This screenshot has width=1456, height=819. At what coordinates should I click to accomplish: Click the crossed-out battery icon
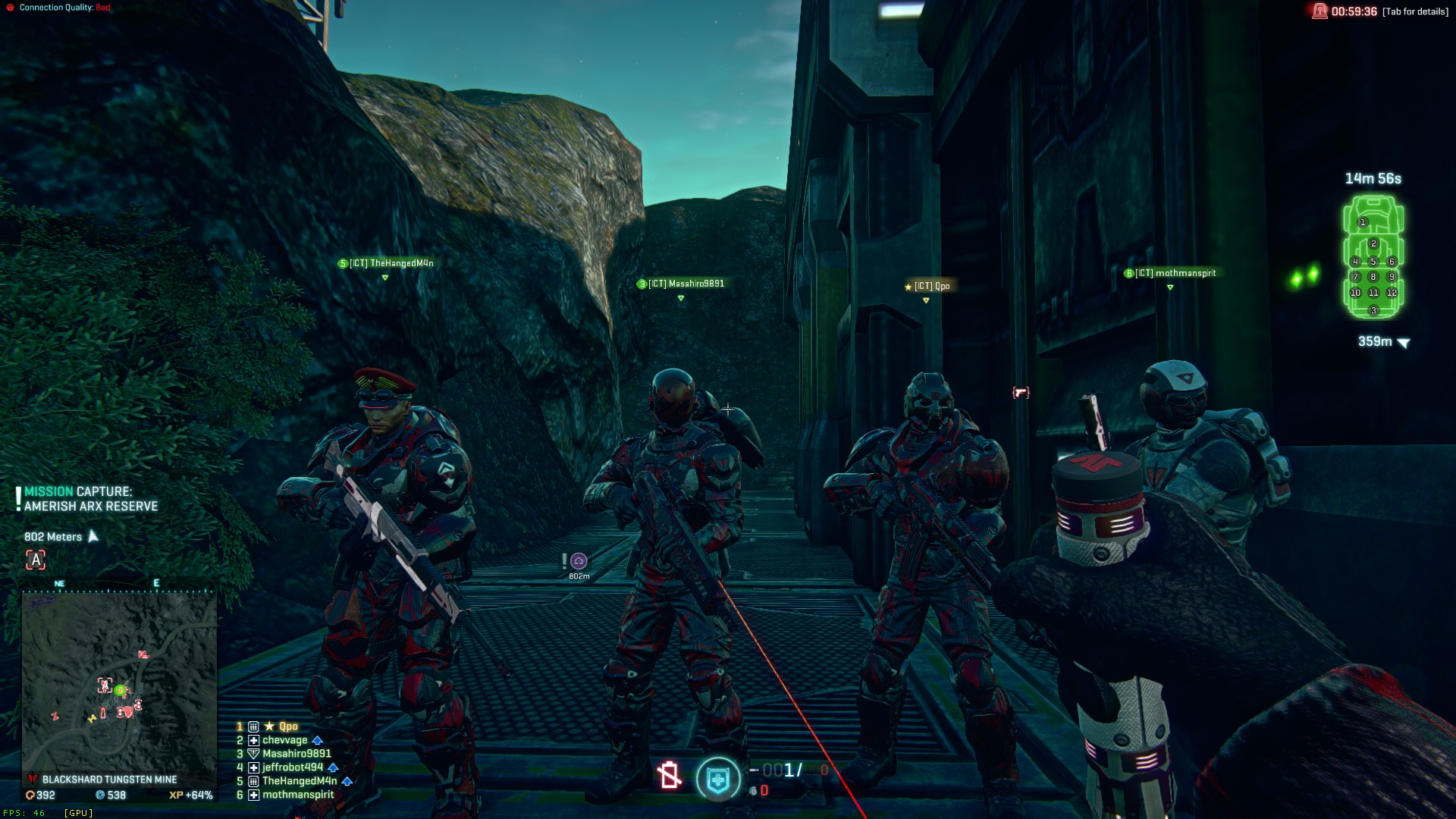(x=669, y=775)
